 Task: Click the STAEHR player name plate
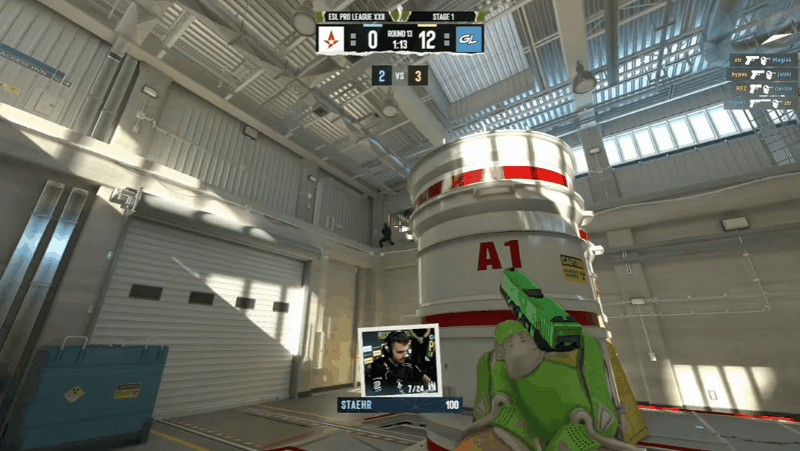400,404
